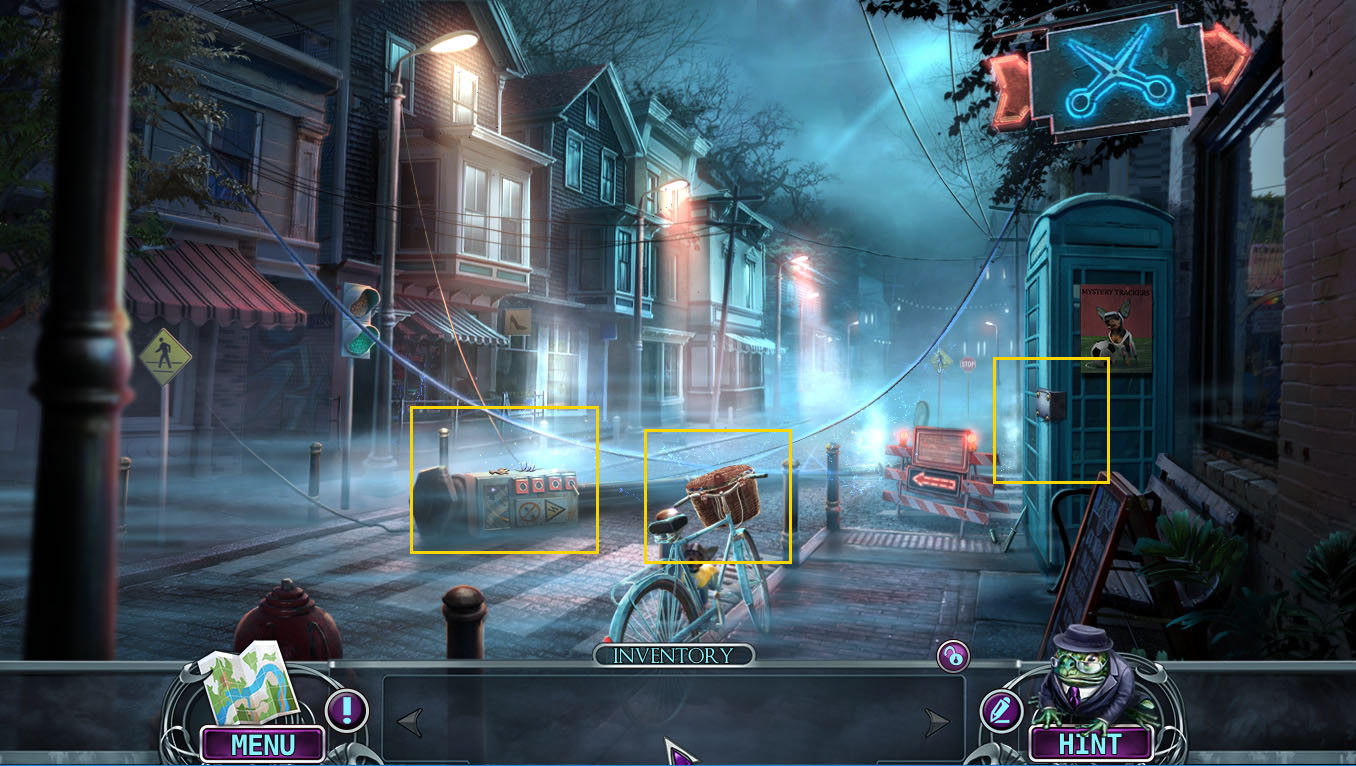Screen dimensions: 1356x766
Task: Use the Hint button
Action: 1091,744
